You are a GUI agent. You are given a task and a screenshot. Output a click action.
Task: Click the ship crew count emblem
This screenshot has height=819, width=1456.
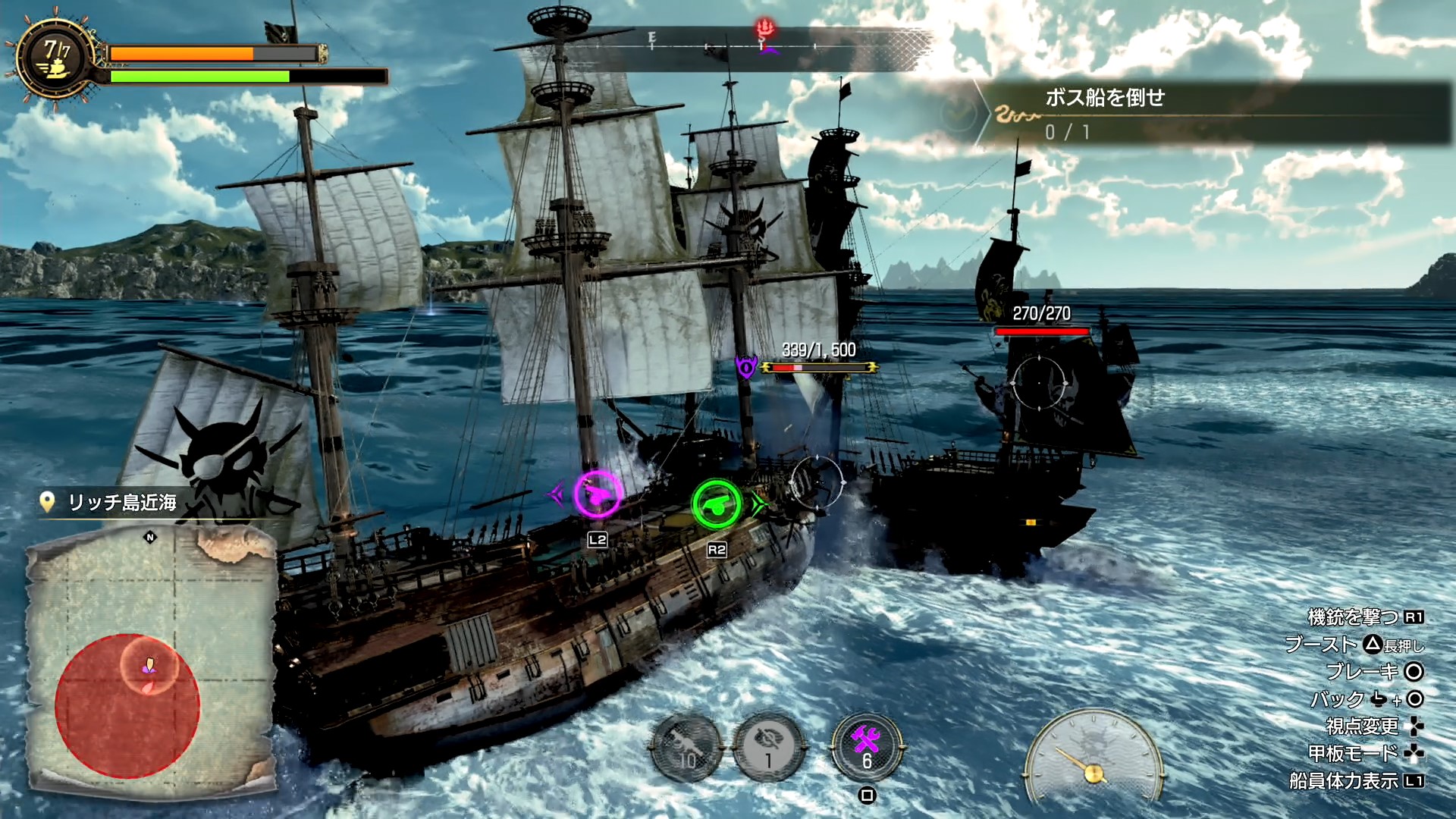click(55, 59)
